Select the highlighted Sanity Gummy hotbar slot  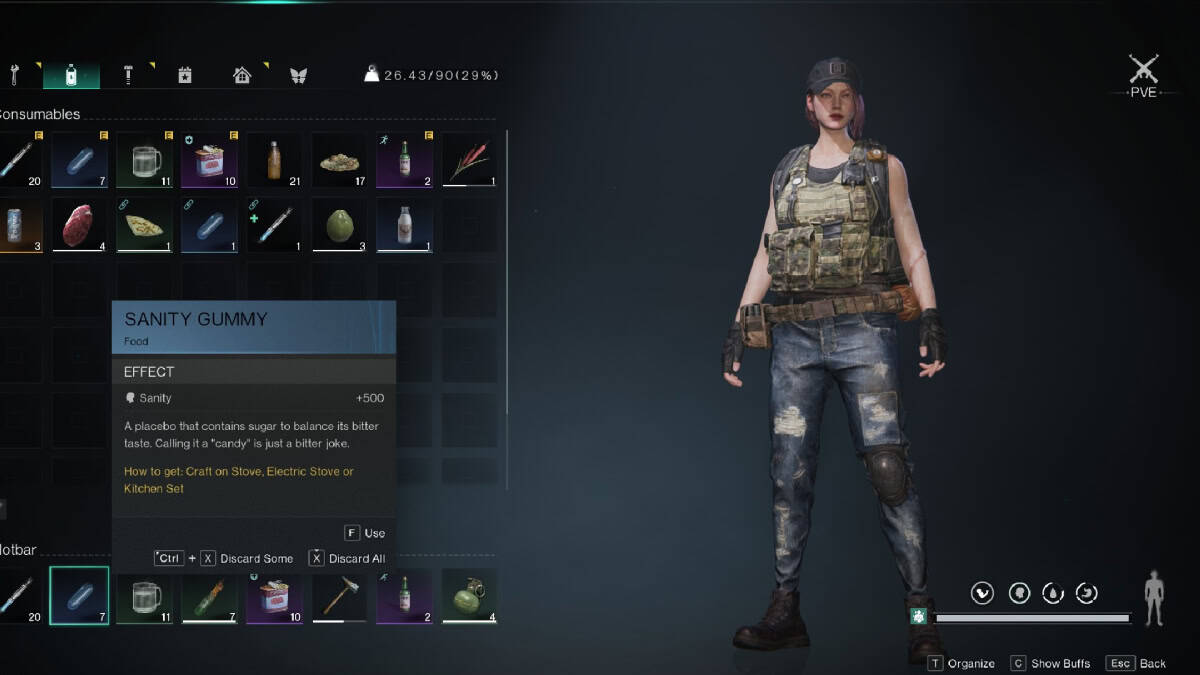[x=79, y=596]
